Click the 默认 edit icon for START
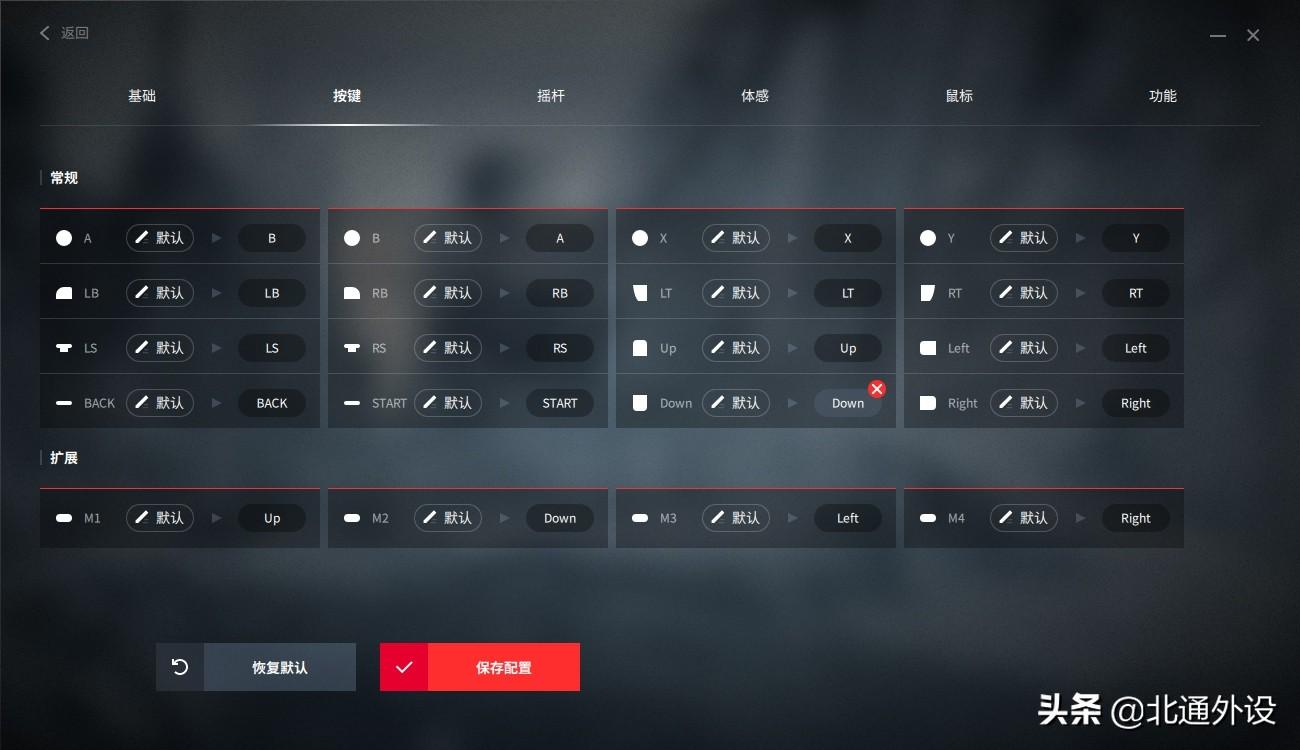The width and height of the screenshot is (1300, 750). coord(447,402)
